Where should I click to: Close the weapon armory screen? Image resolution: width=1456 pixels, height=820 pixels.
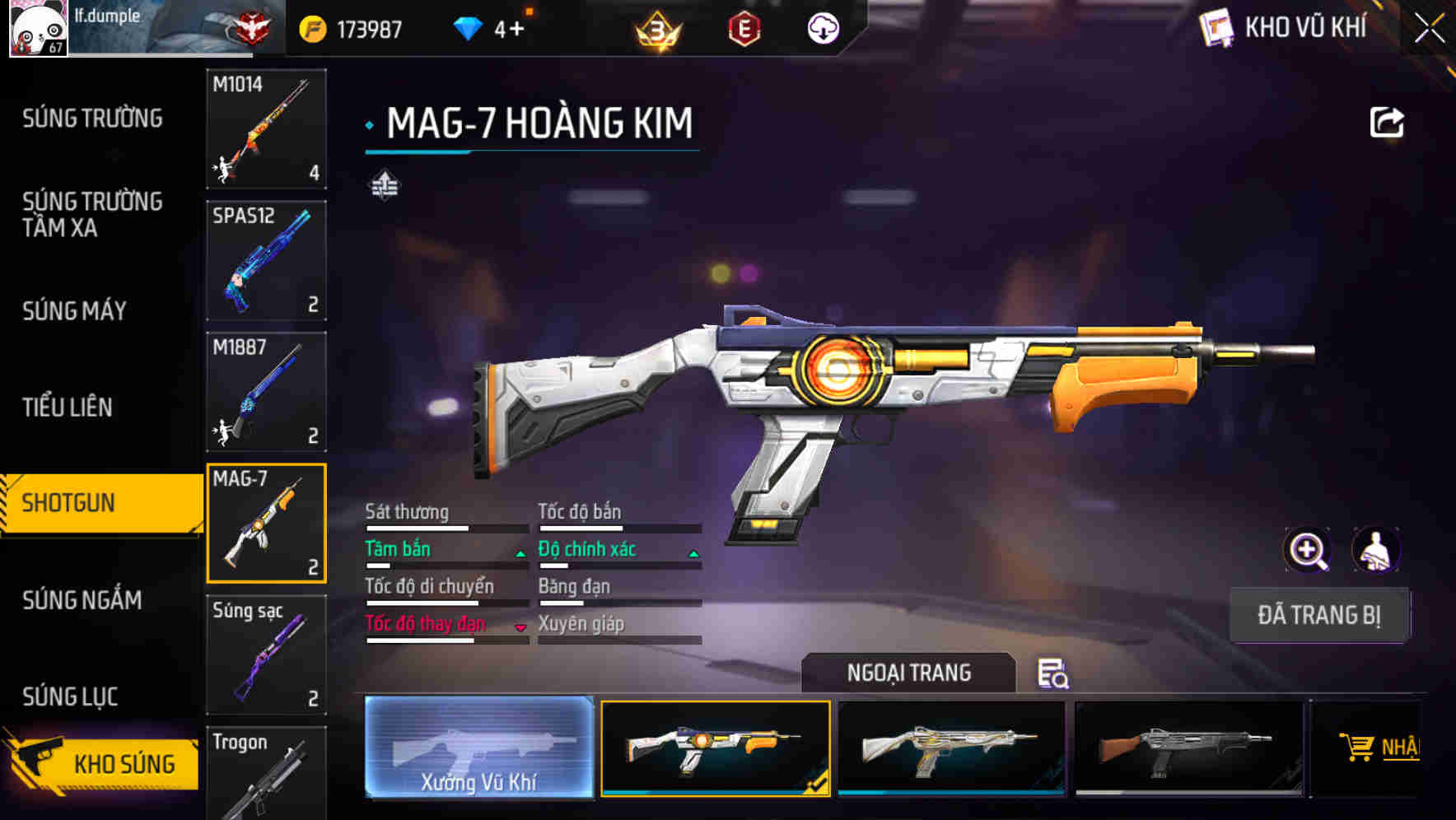1430,29
